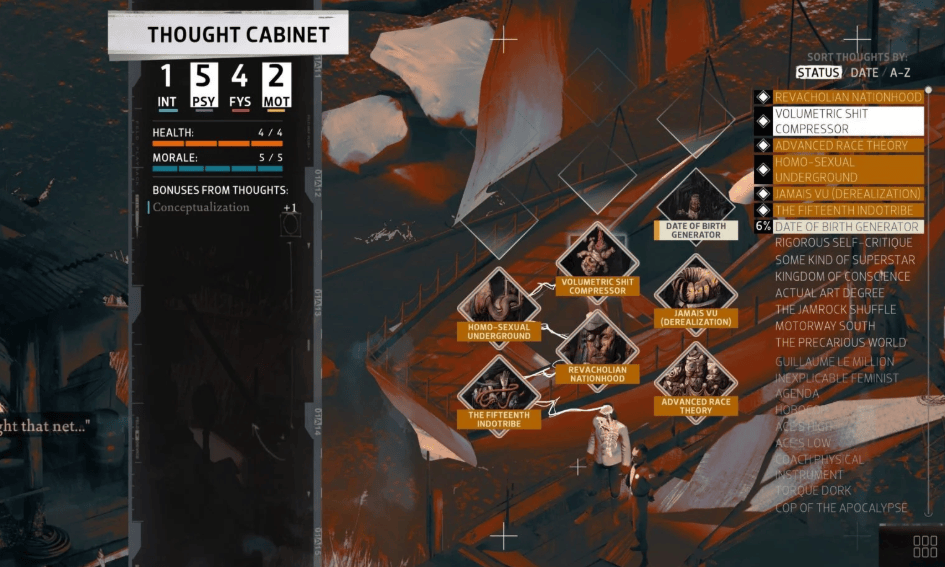Select Date of Birth Generator list entry

point(847,227)
